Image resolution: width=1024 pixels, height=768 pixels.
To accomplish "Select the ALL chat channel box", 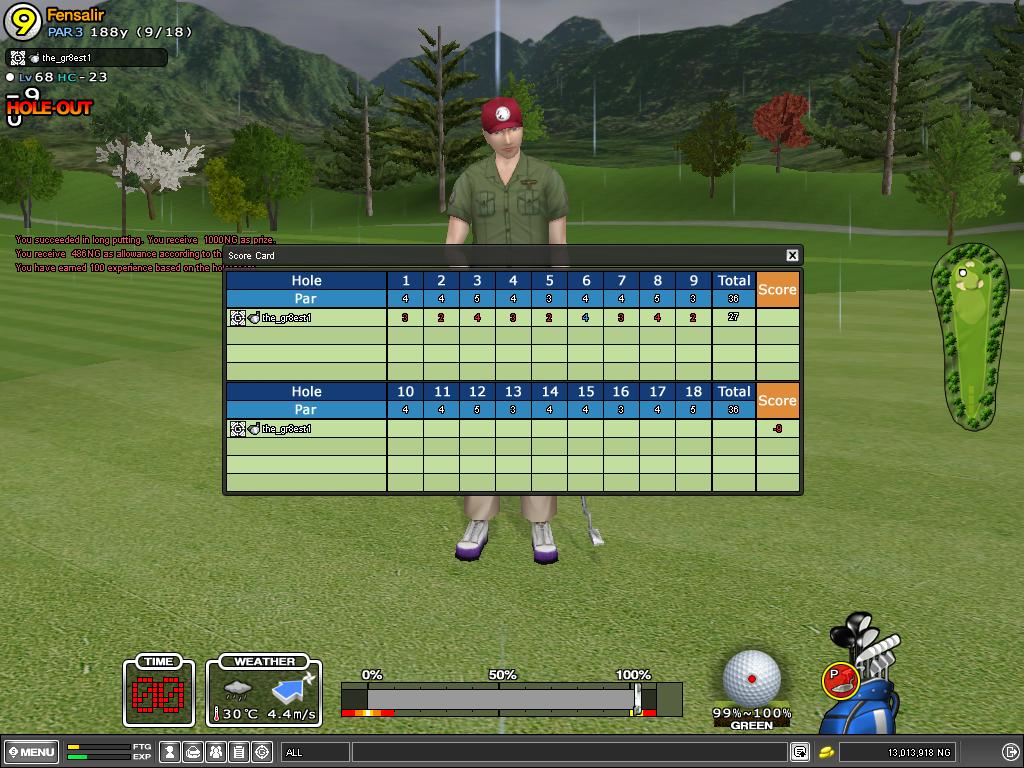I will pyautogui.click(x=315, y=752).
